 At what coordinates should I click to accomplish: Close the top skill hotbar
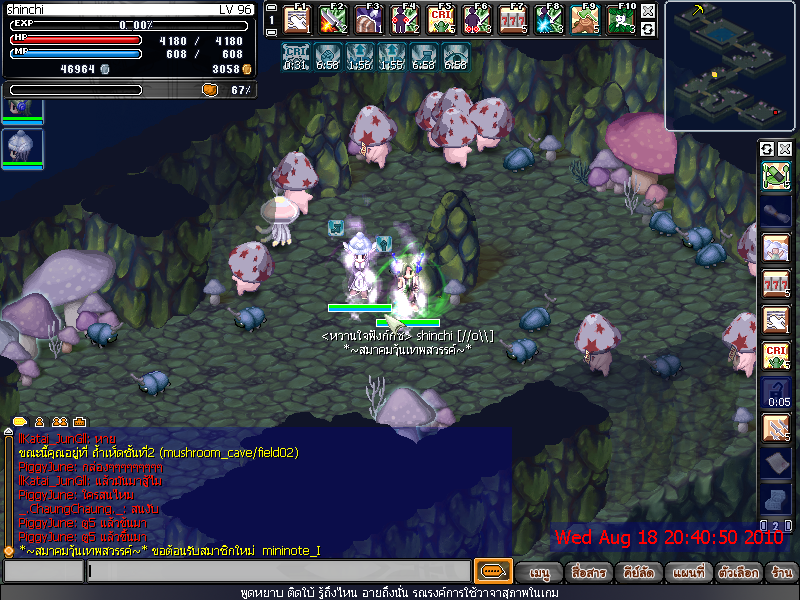click(x=648, y=11)
